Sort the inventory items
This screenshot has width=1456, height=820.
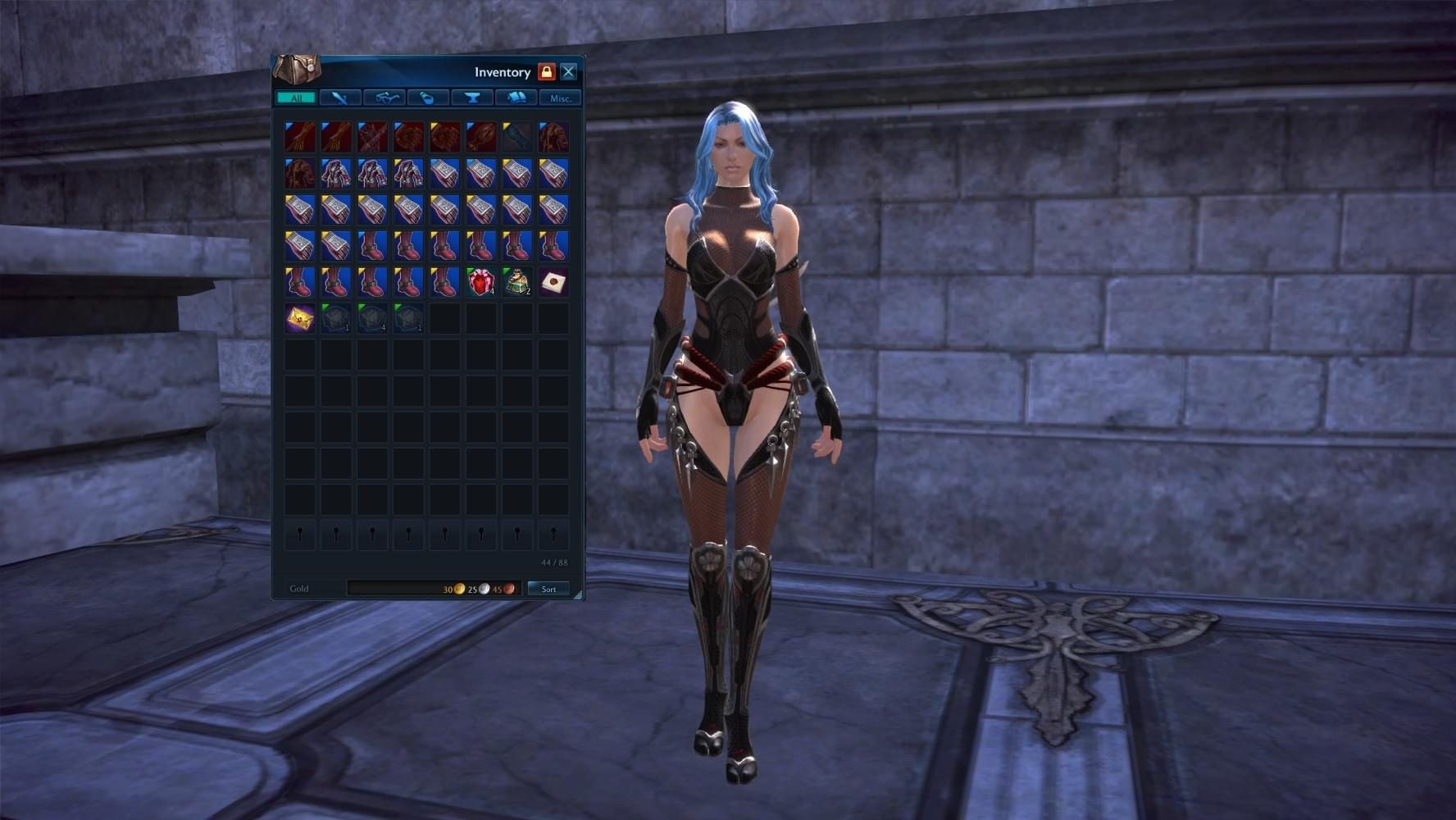click(x=548, y=589)
